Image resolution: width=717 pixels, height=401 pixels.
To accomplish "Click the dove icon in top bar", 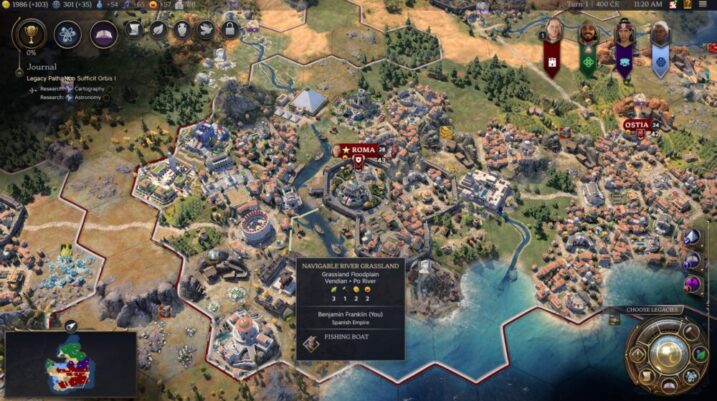I will point(206,30).
